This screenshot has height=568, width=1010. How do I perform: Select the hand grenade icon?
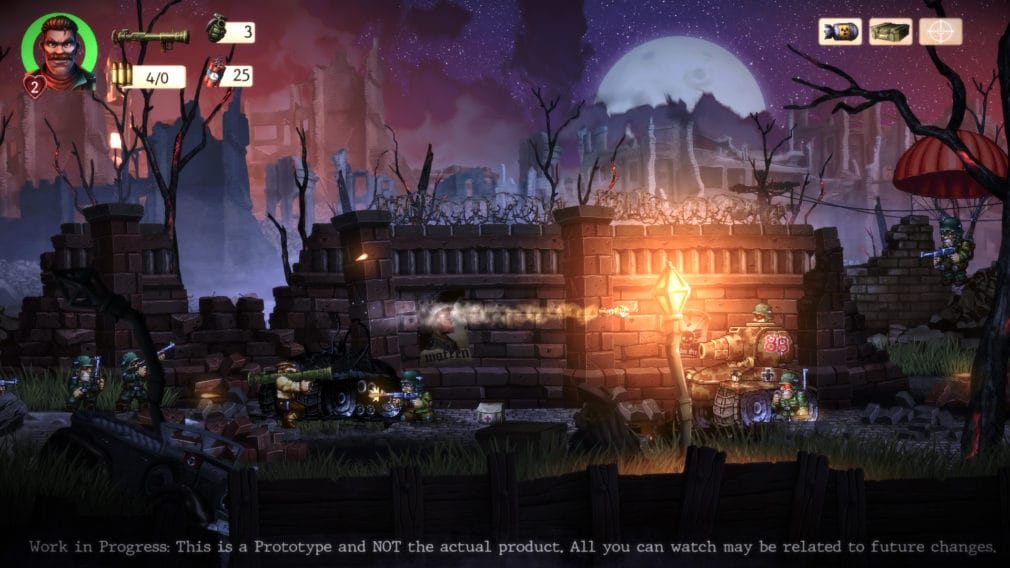tap(217, 29)
